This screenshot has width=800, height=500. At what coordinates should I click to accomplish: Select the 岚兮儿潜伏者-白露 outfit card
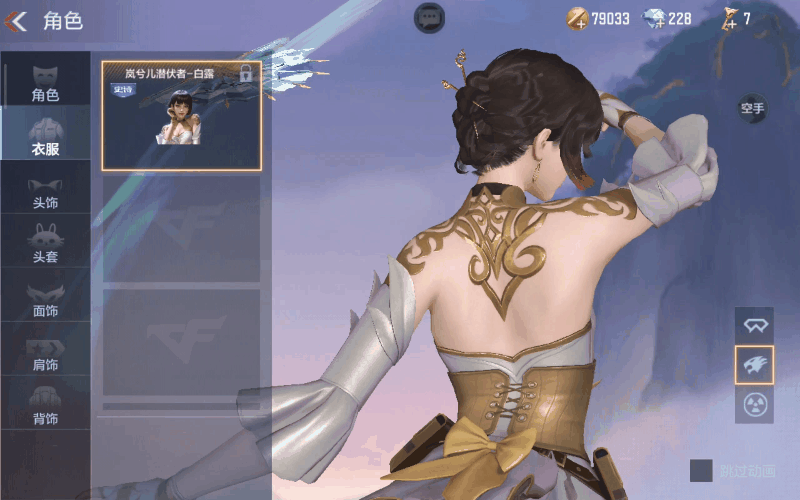click(x=181, y=115)
